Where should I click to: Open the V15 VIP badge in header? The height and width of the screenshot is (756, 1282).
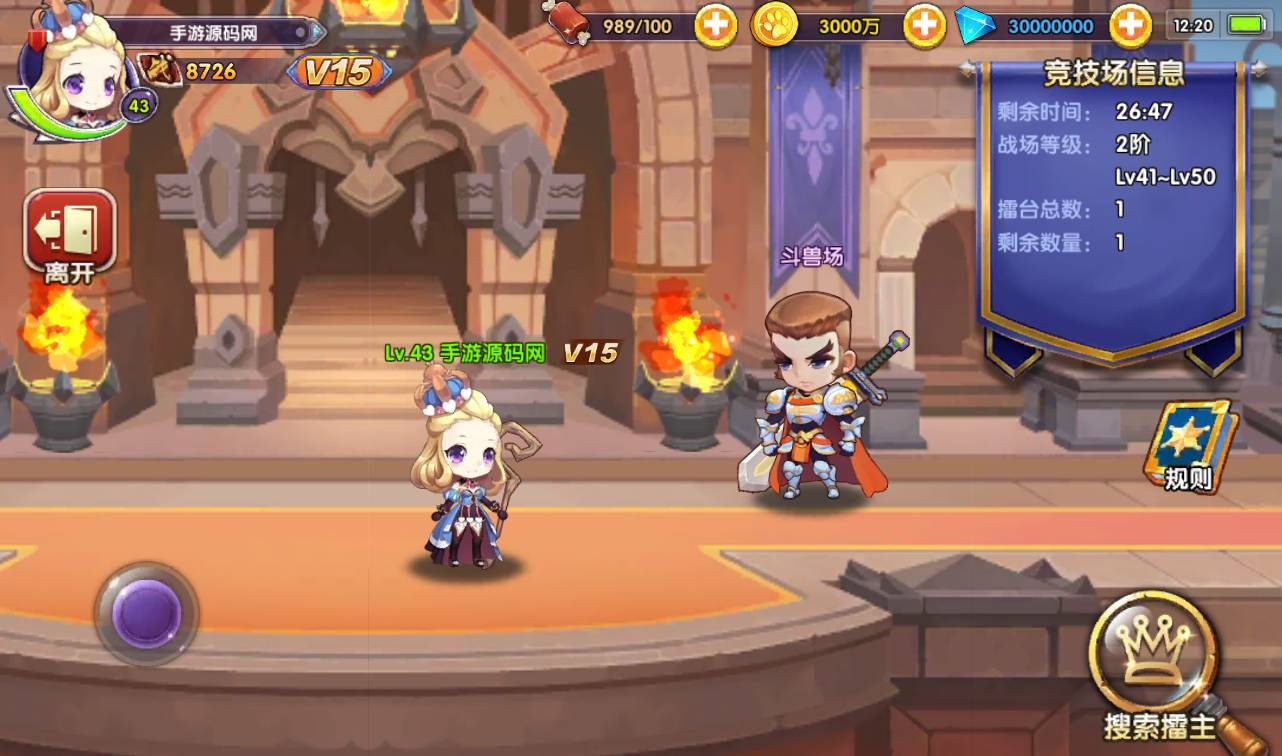coord(338,71)
